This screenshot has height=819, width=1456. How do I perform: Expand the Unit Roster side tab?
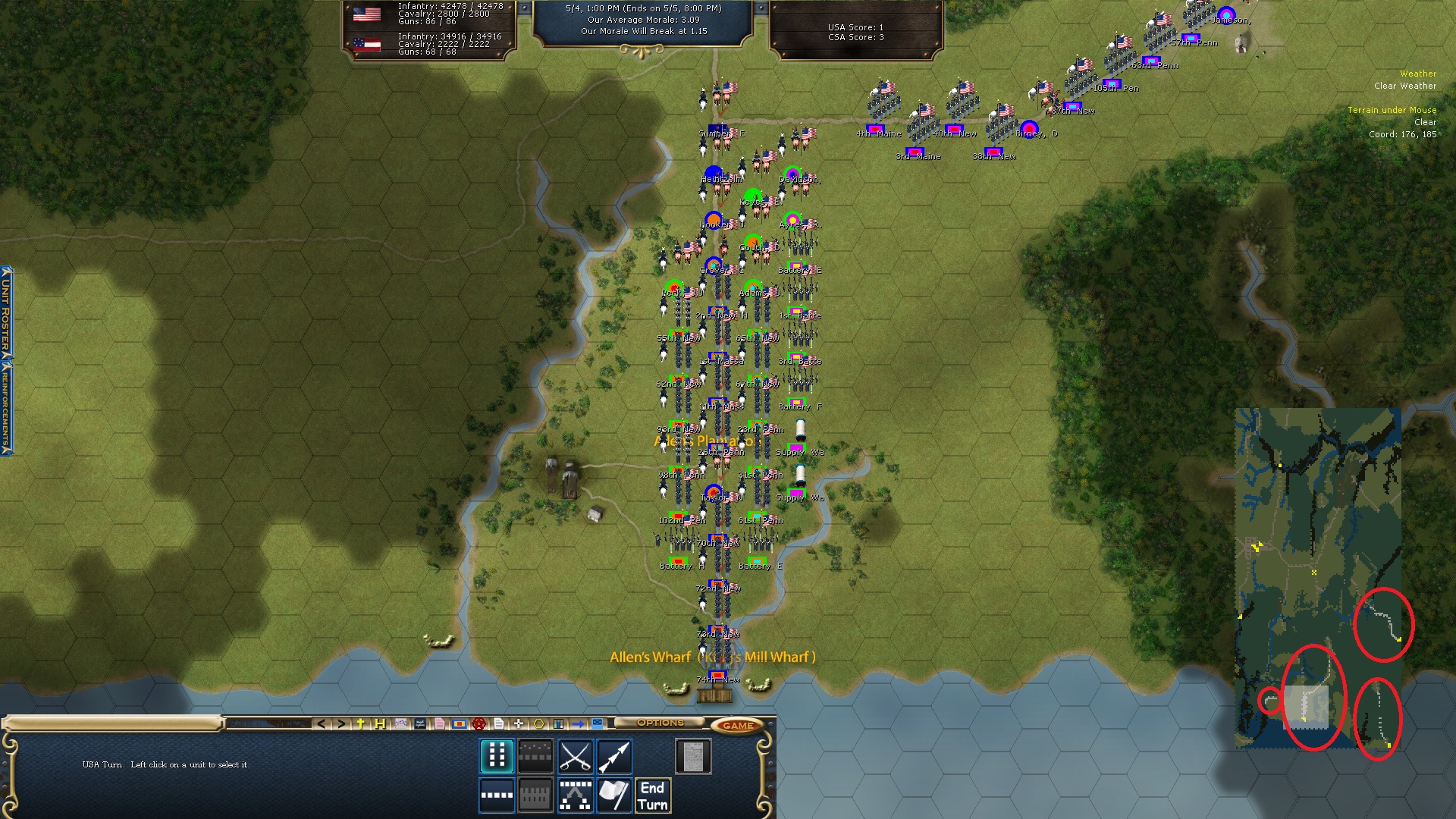[x=6, y=311]
